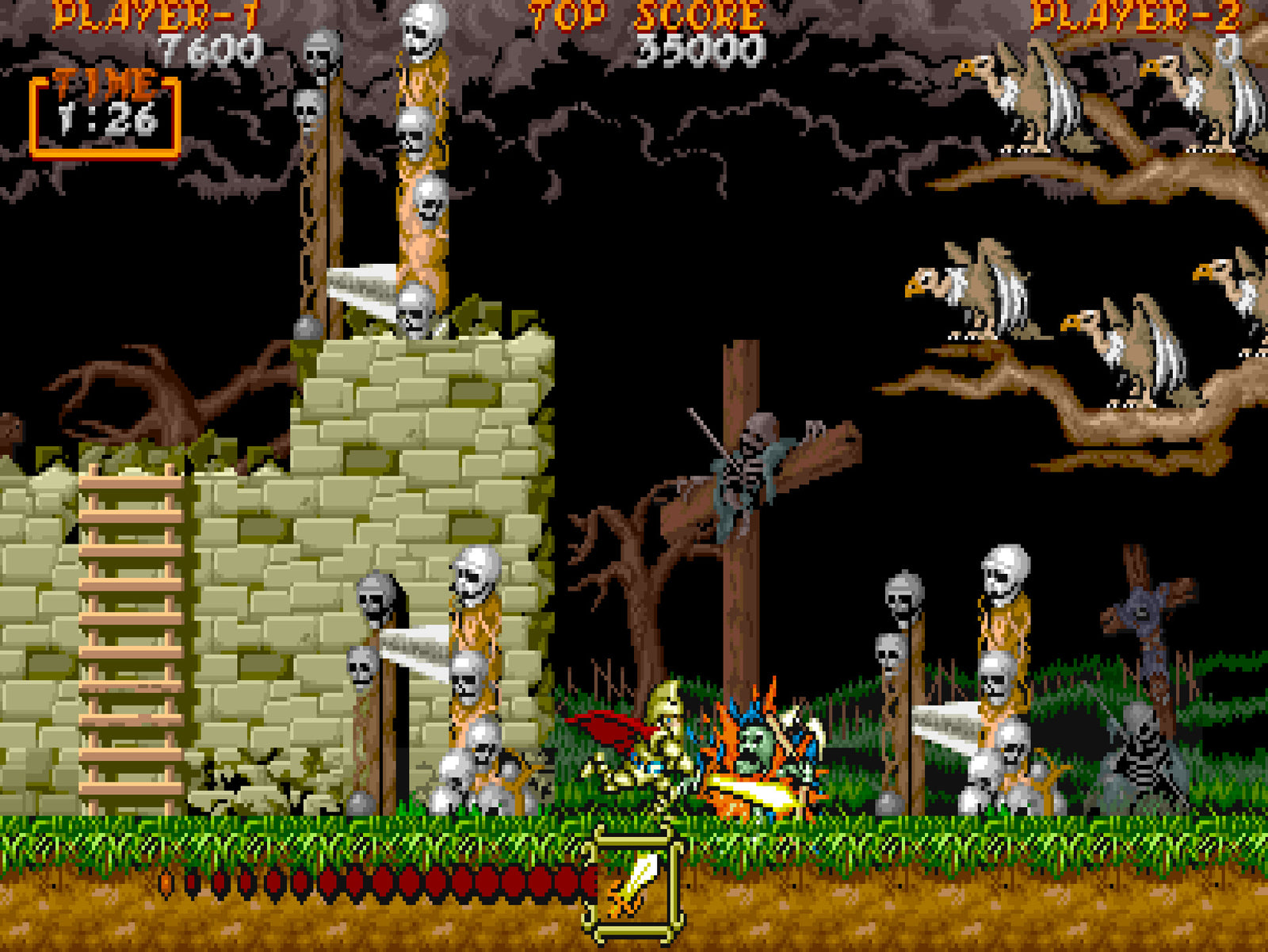
Task: Expand the pile of skulls at the wall base
Action: click(475, 785)
